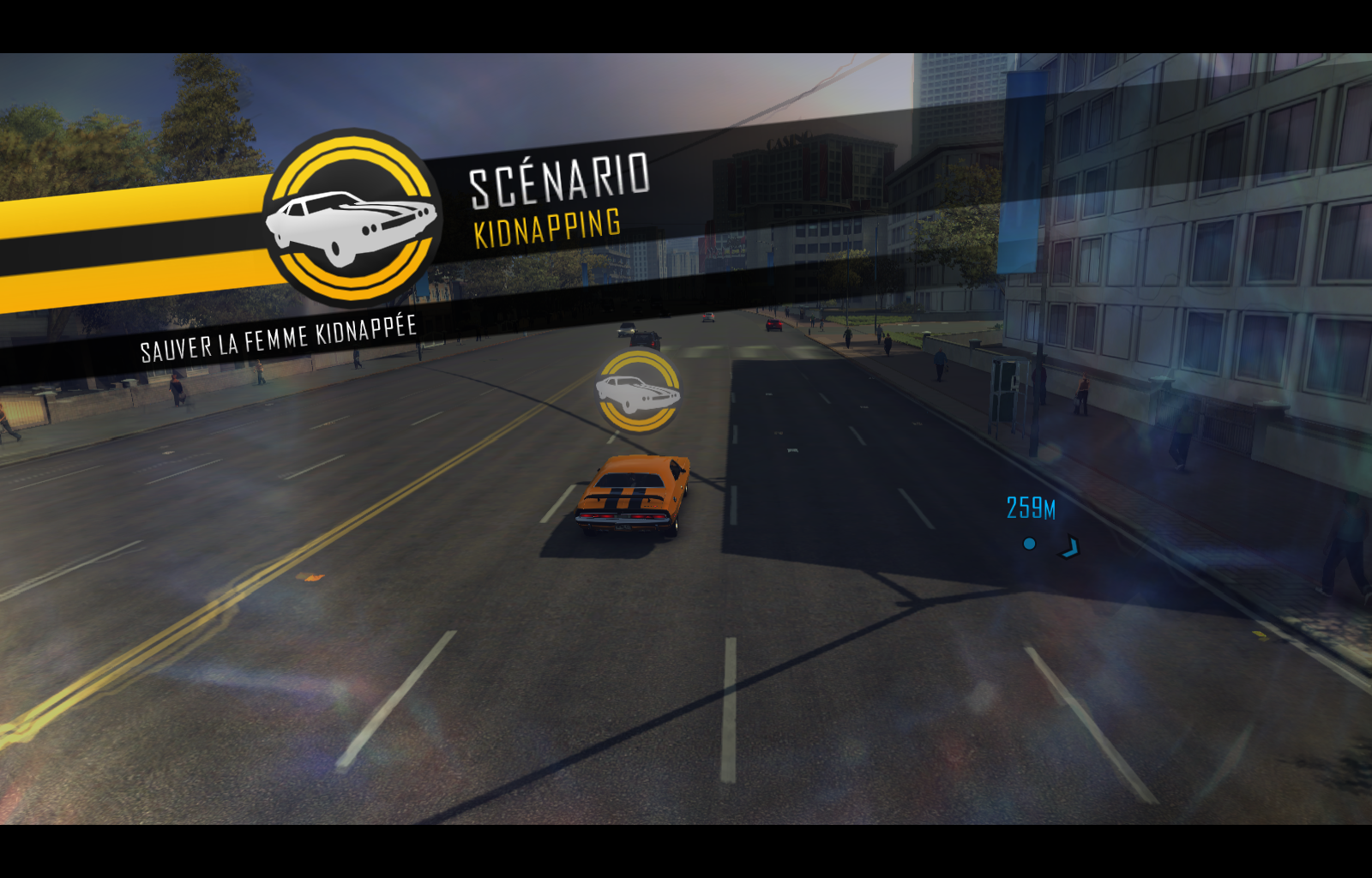Select the "Sauver la femme kidnappée" objective text
The width and height of the screenshot is (1372, 878).
pos(279,339)
